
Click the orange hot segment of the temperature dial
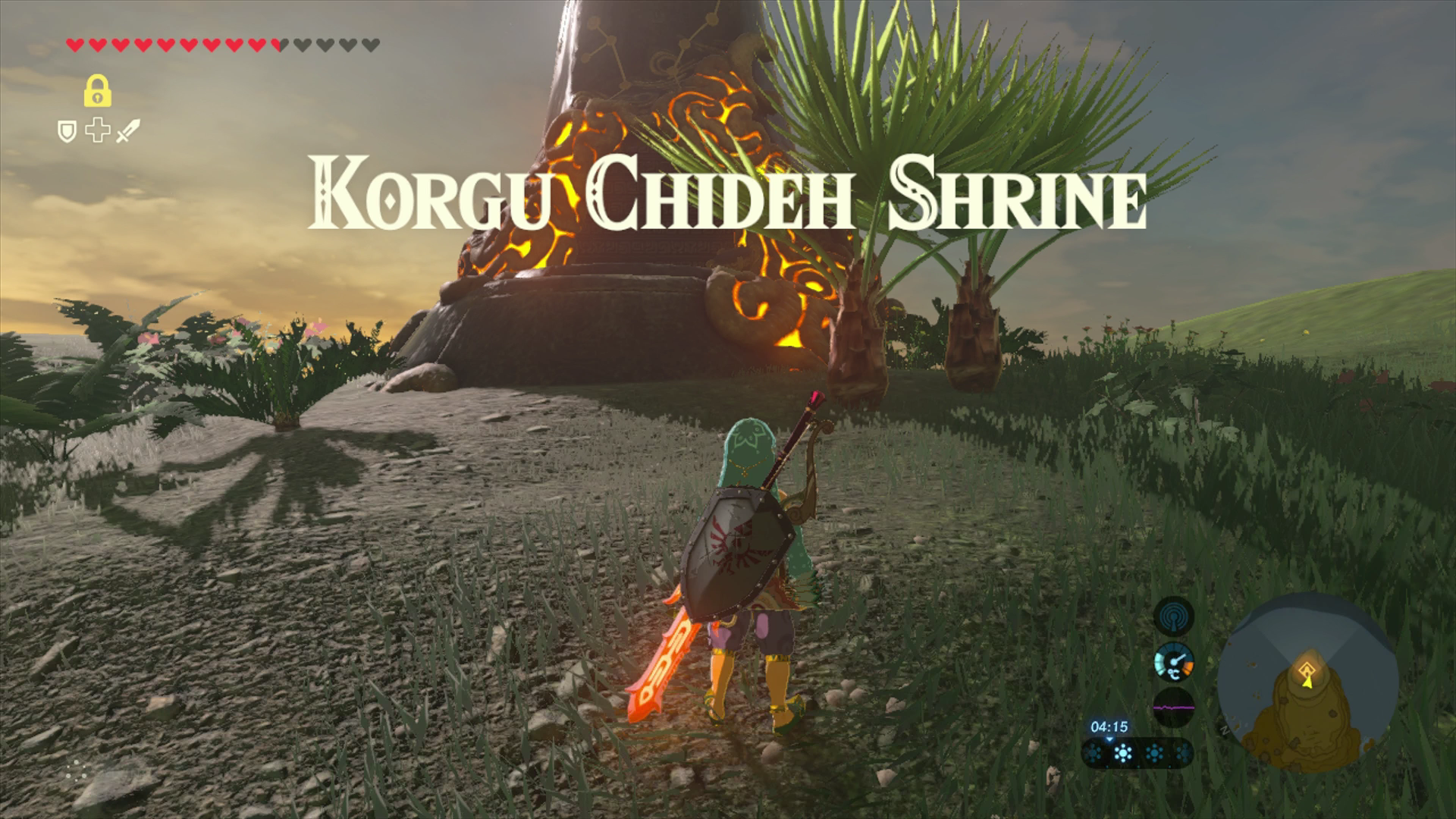tap(1190, 665)
